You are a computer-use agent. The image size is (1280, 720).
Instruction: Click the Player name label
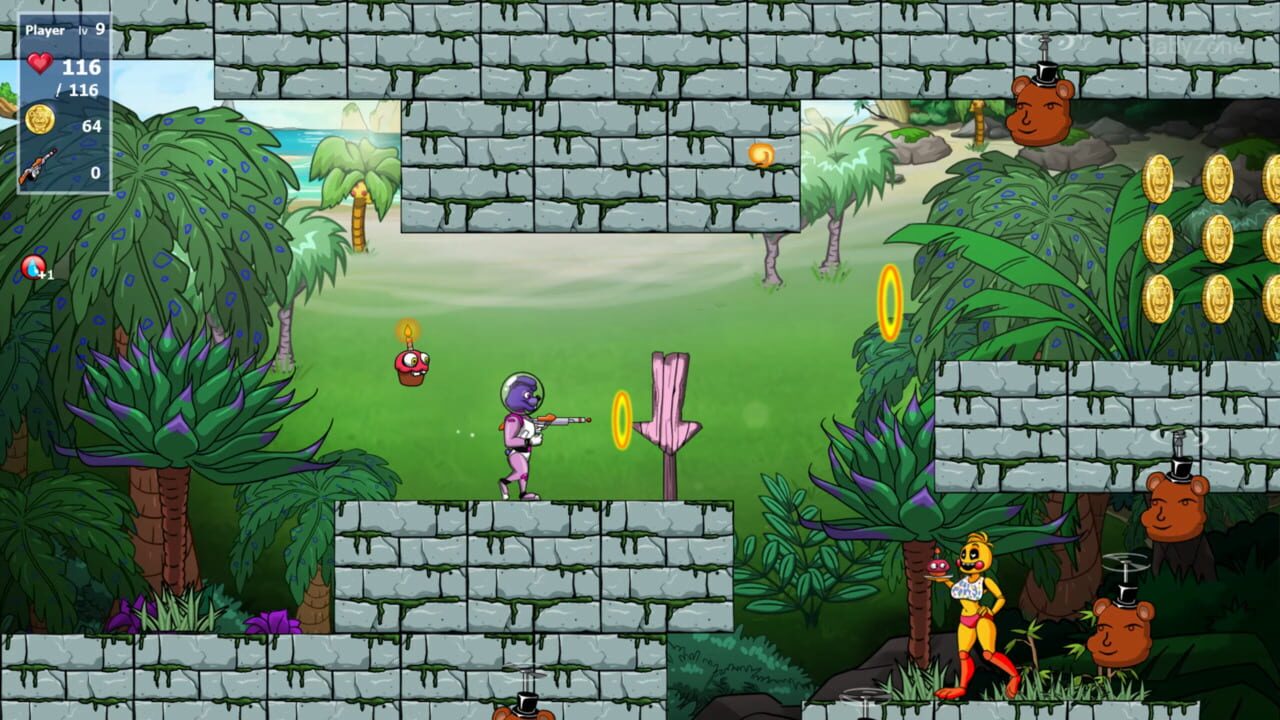(47, 31)
